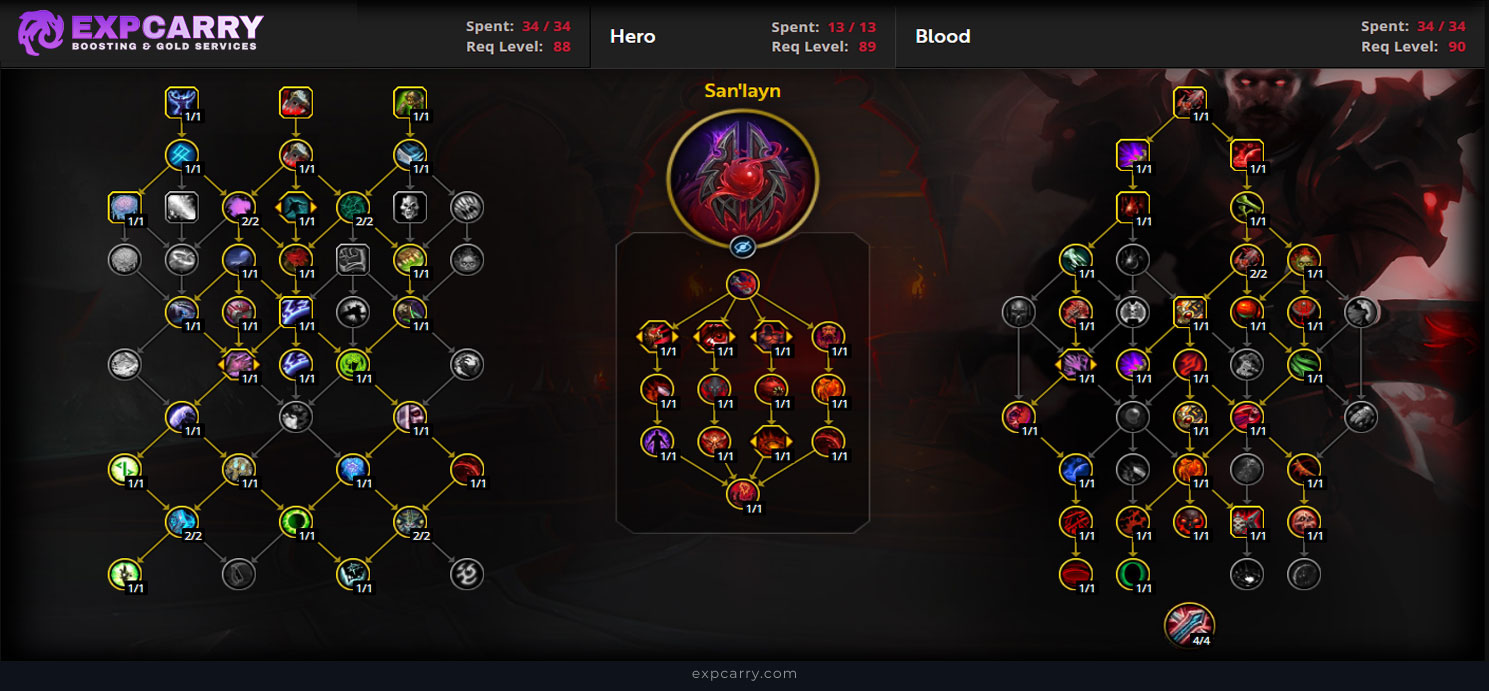Image resolution: width=1489 pixels, height=691 pixels.
Task: Pick the greyed-out white skull talent
Action: tap(409, 208)
